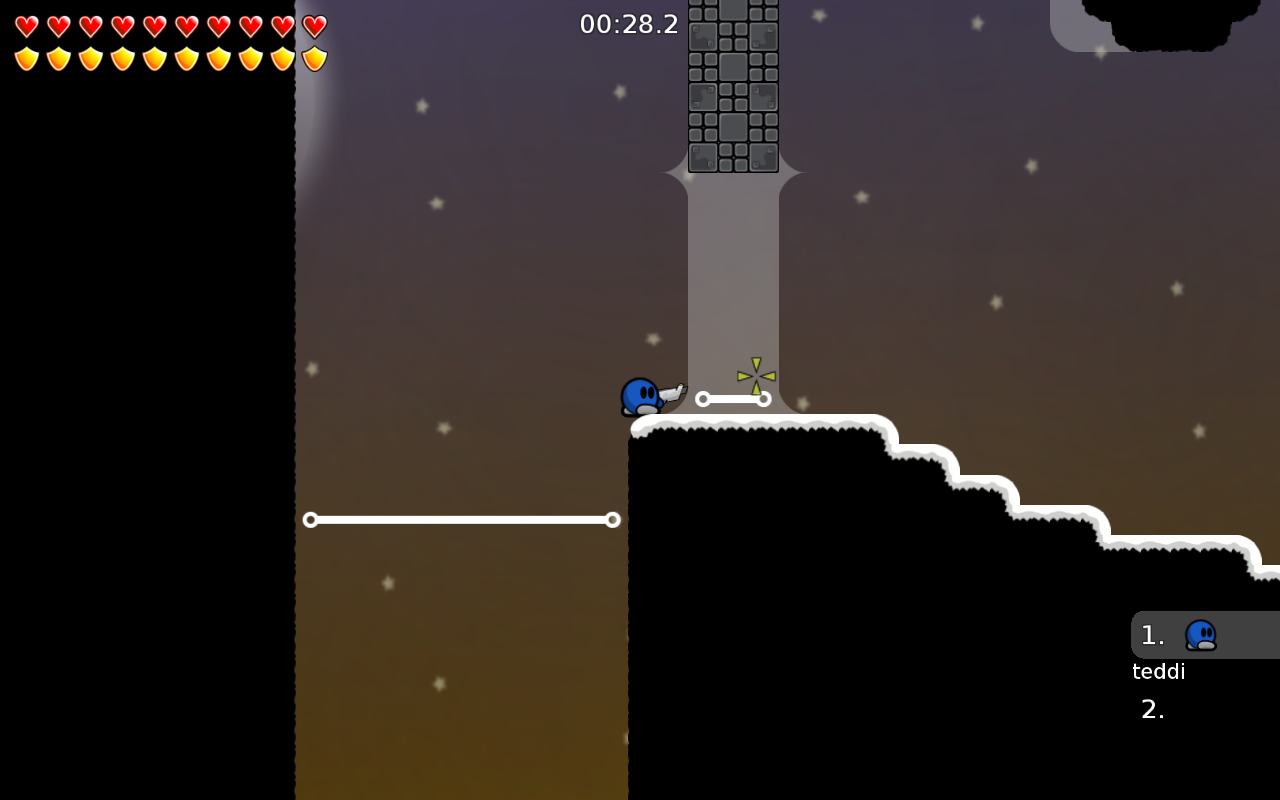Click the blue tee avatar beside rank 1
This screenshot has height=800, width=1280.
coord(1201,634)
